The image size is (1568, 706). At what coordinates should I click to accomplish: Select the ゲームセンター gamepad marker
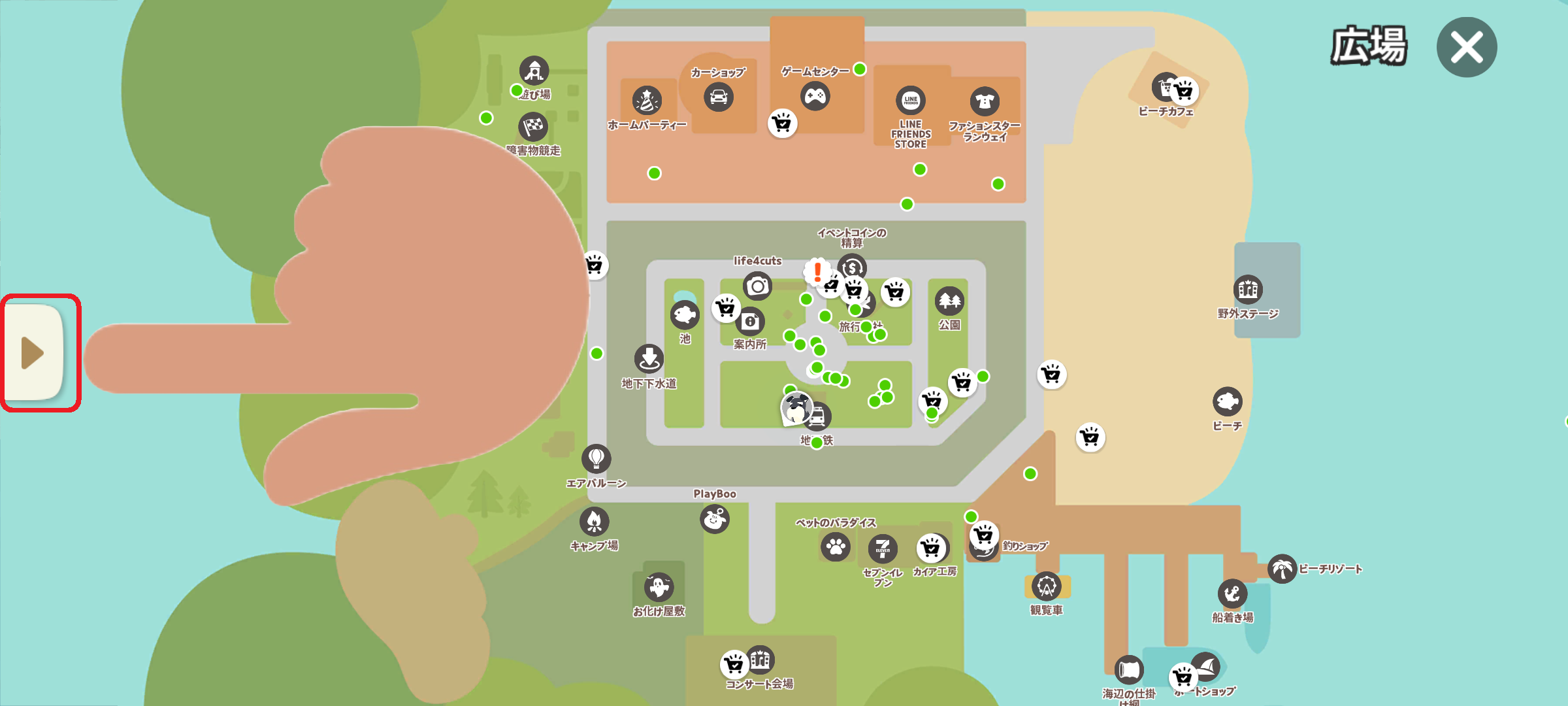tap(815, 97)
